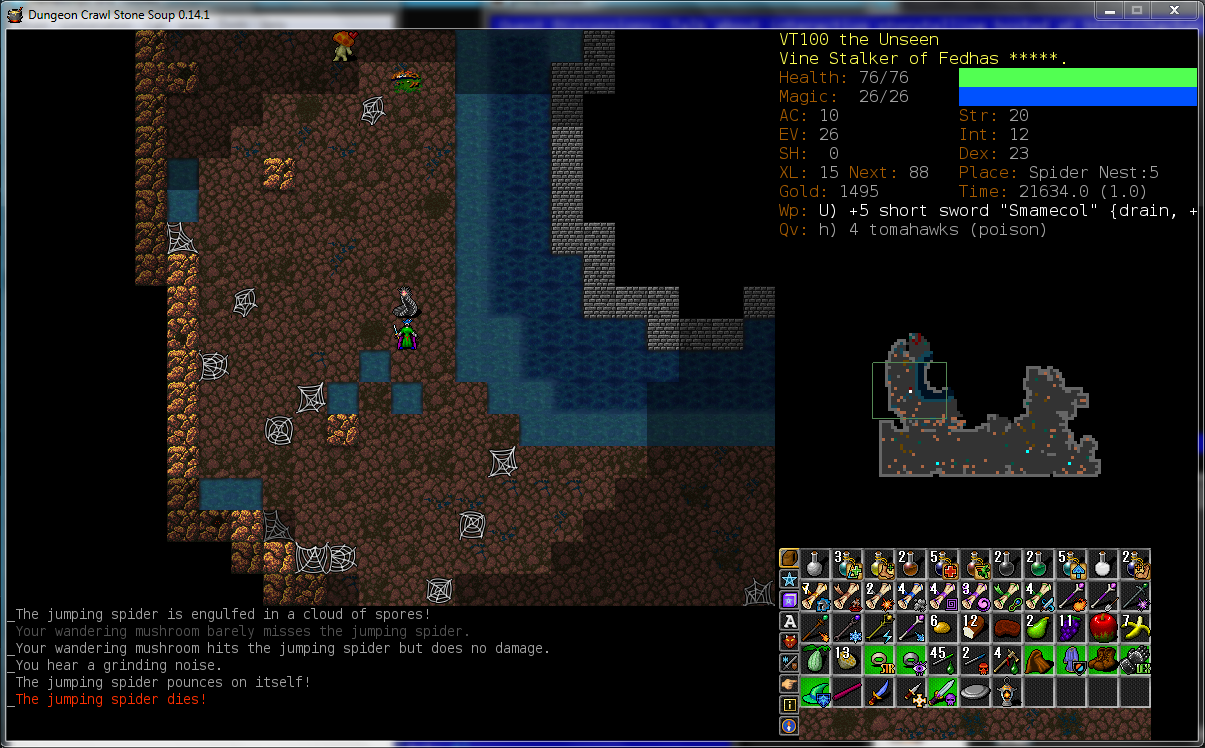Open the red demon face monsters tab
Image resolution: width=1205 pixels, height=748 pixels.
coord(789,641)
